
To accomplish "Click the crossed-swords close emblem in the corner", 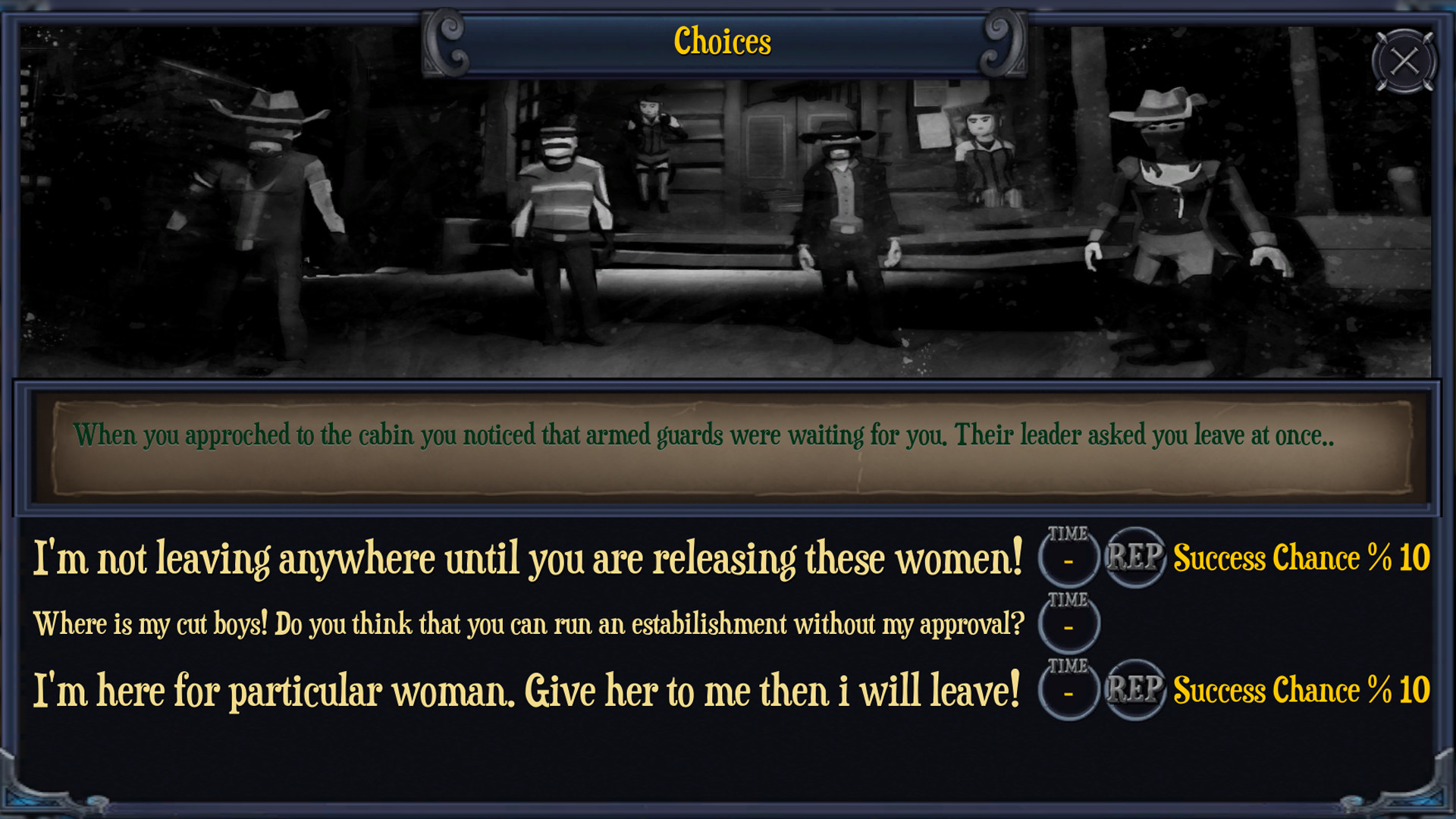I will click(1404, 61).
